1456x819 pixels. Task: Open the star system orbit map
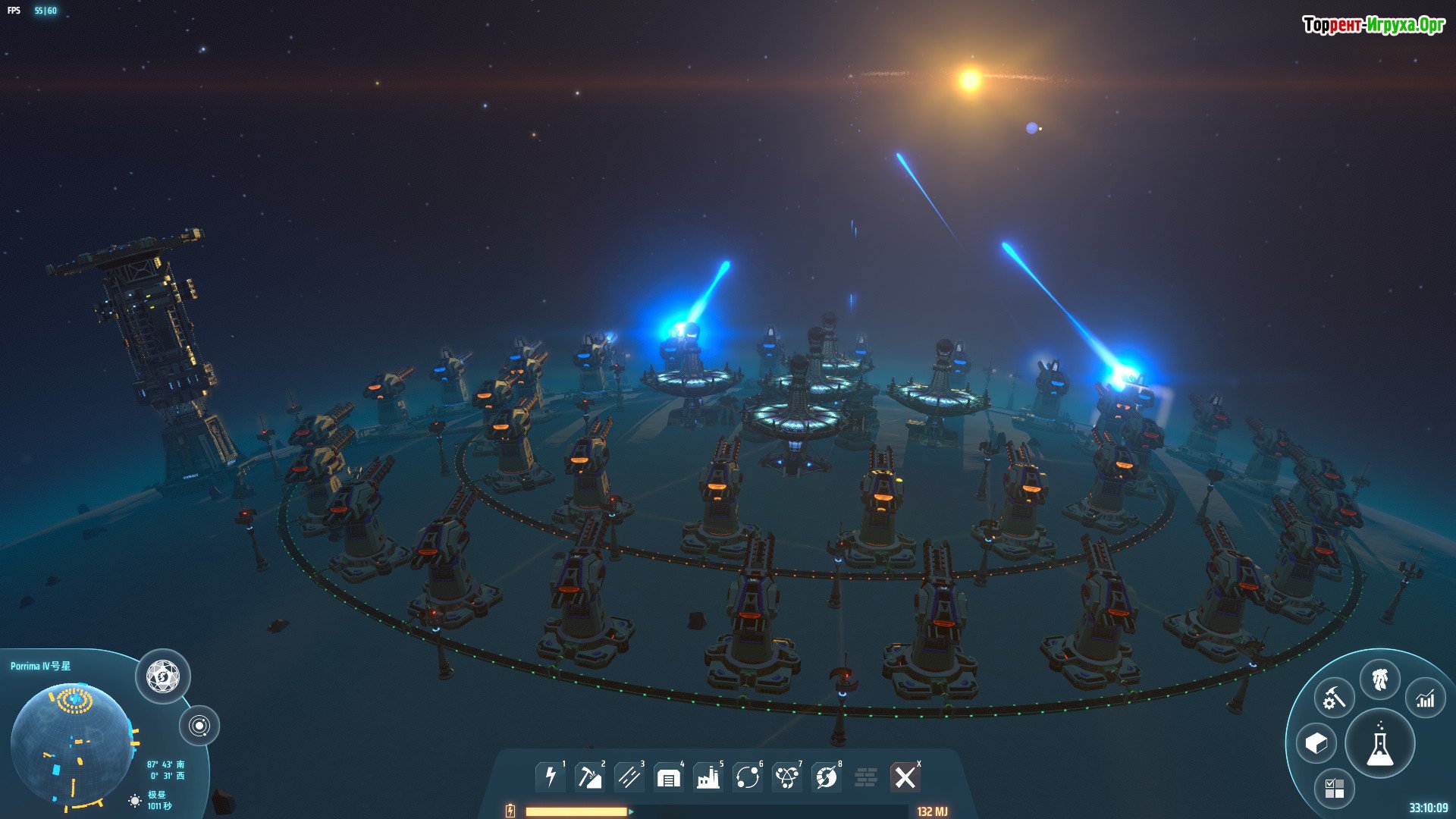pos(199,726)
